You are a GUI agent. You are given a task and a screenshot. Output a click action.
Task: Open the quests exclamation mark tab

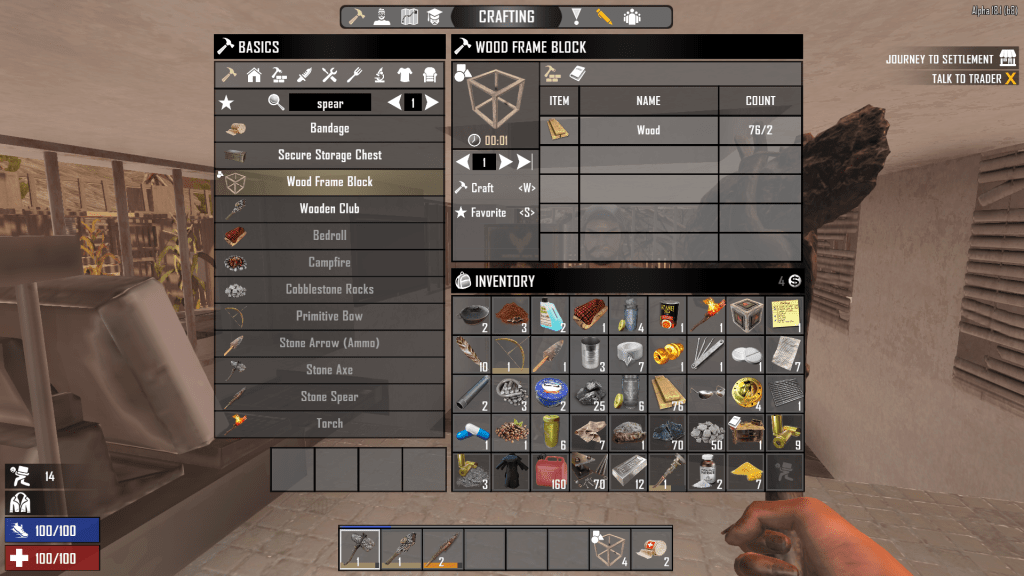577,17
